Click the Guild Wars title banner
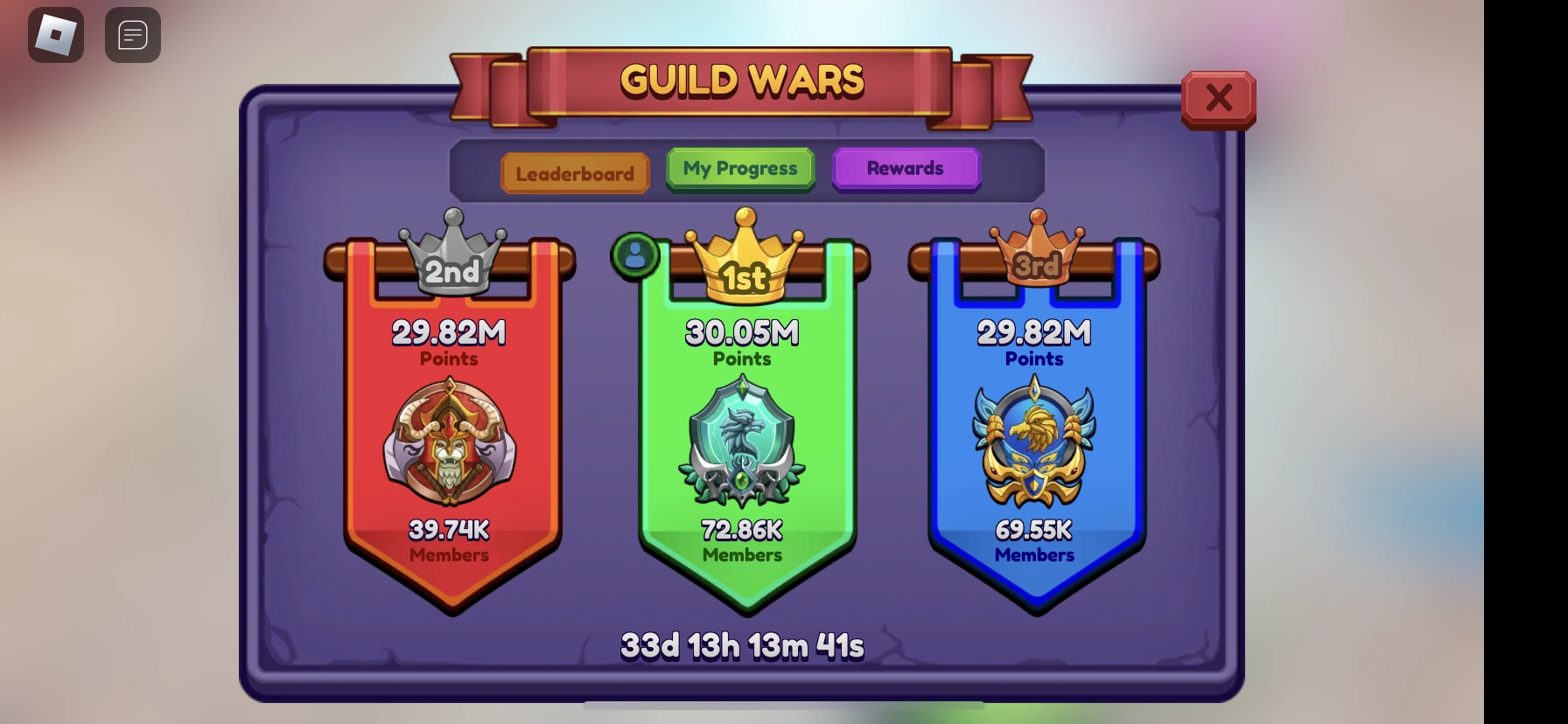Screen dimensions: 1568x724 click(x=740, y=80)
